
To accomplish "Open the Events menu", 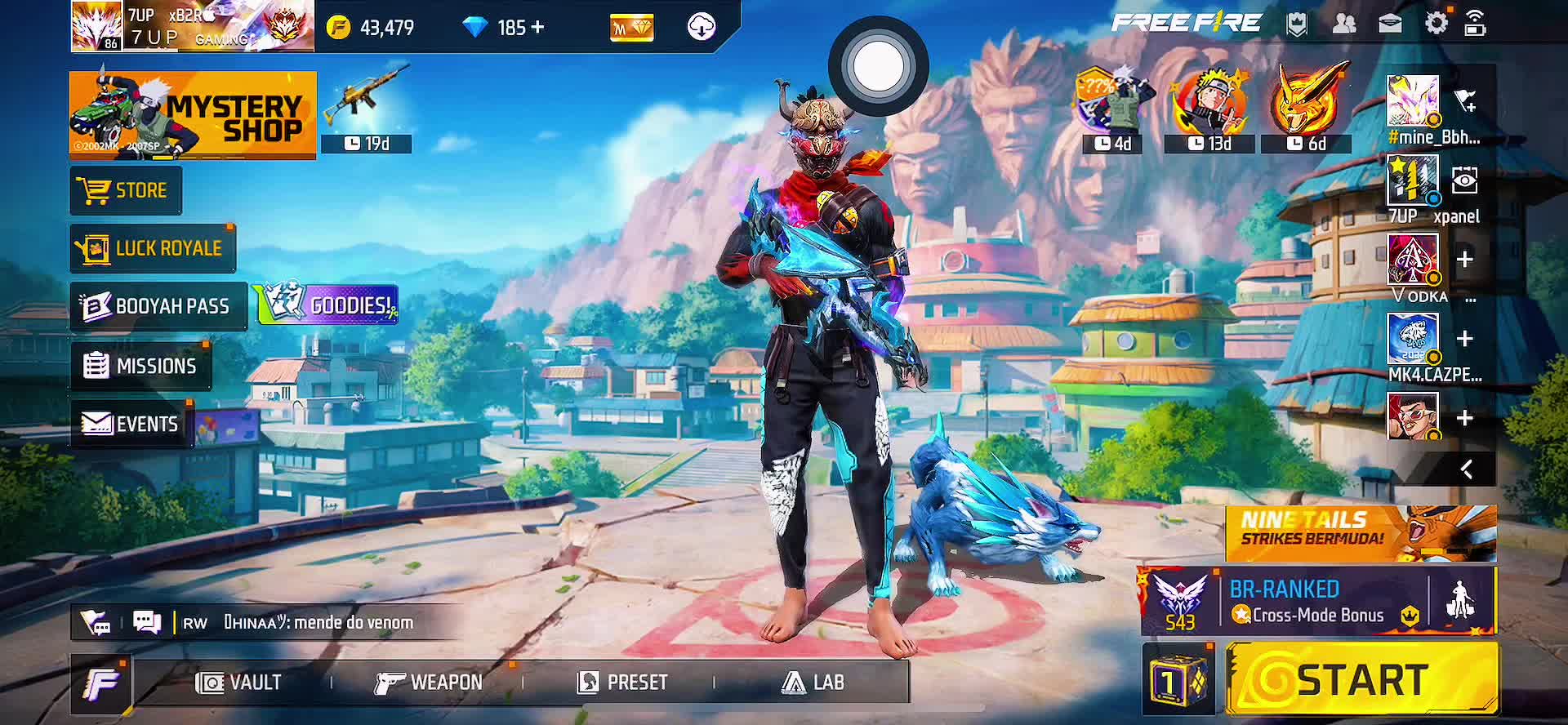I will click(x=131, y=424).
